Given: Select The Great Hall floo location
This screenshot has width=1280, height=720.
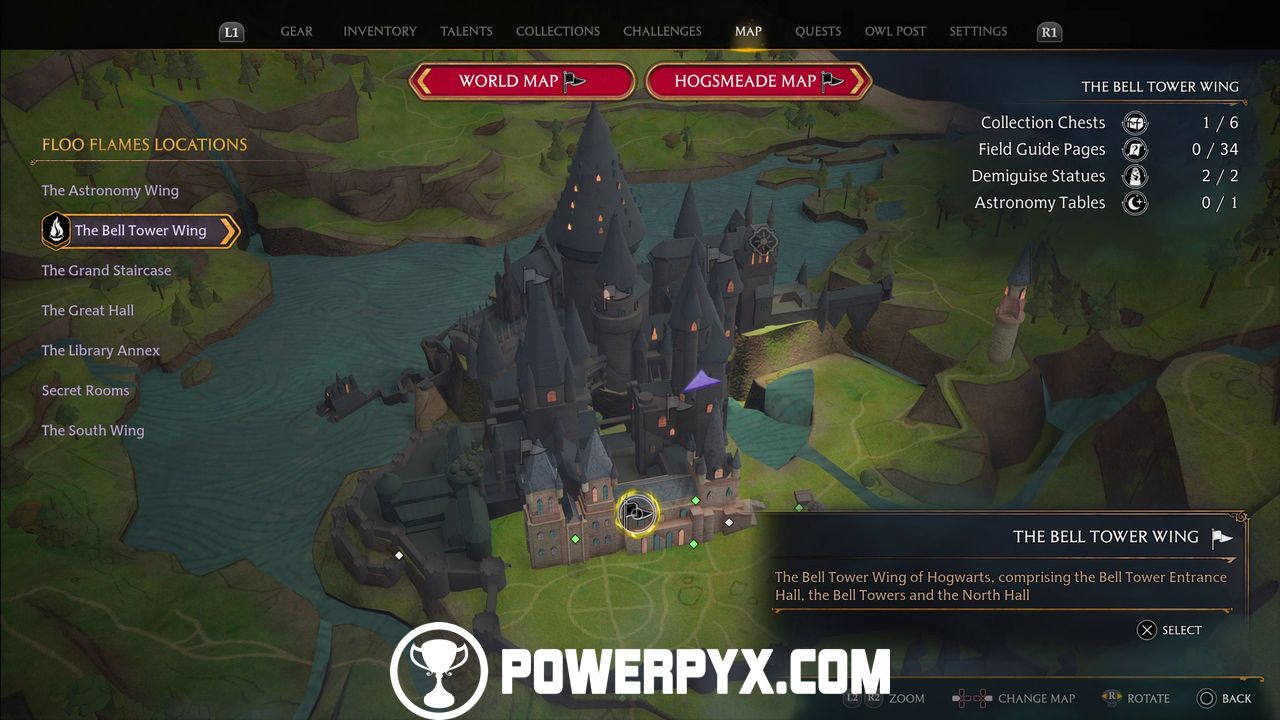Looking at the screenshot, I should (x=88, y=310).
